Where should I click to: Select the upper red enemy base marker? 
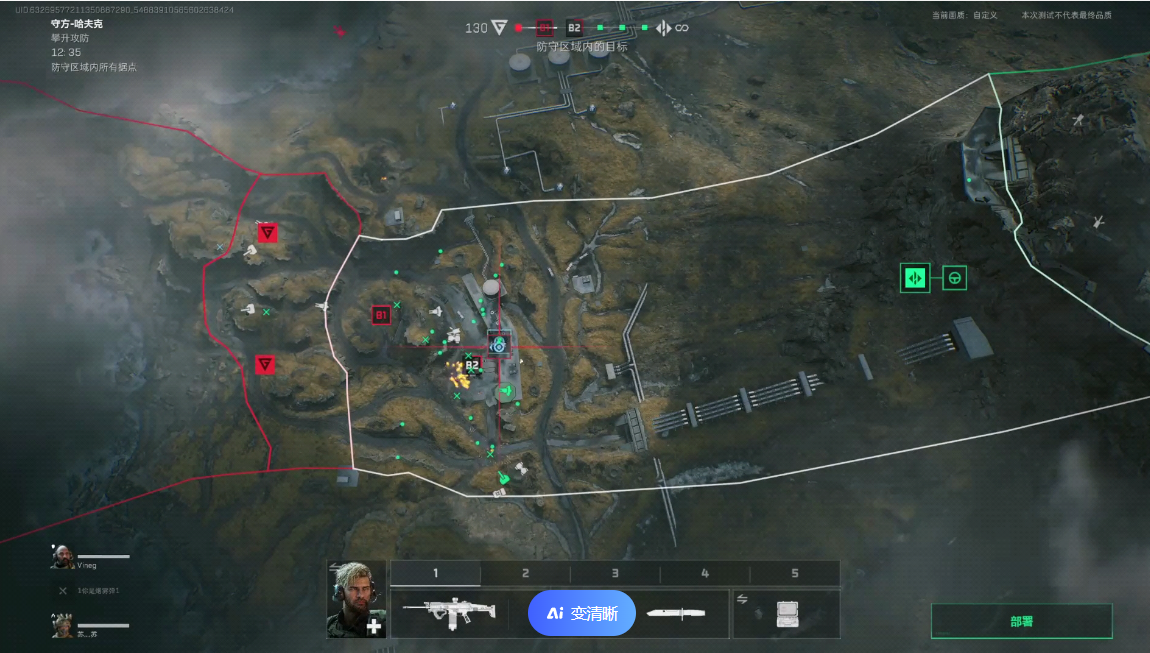tap(267, 232)
